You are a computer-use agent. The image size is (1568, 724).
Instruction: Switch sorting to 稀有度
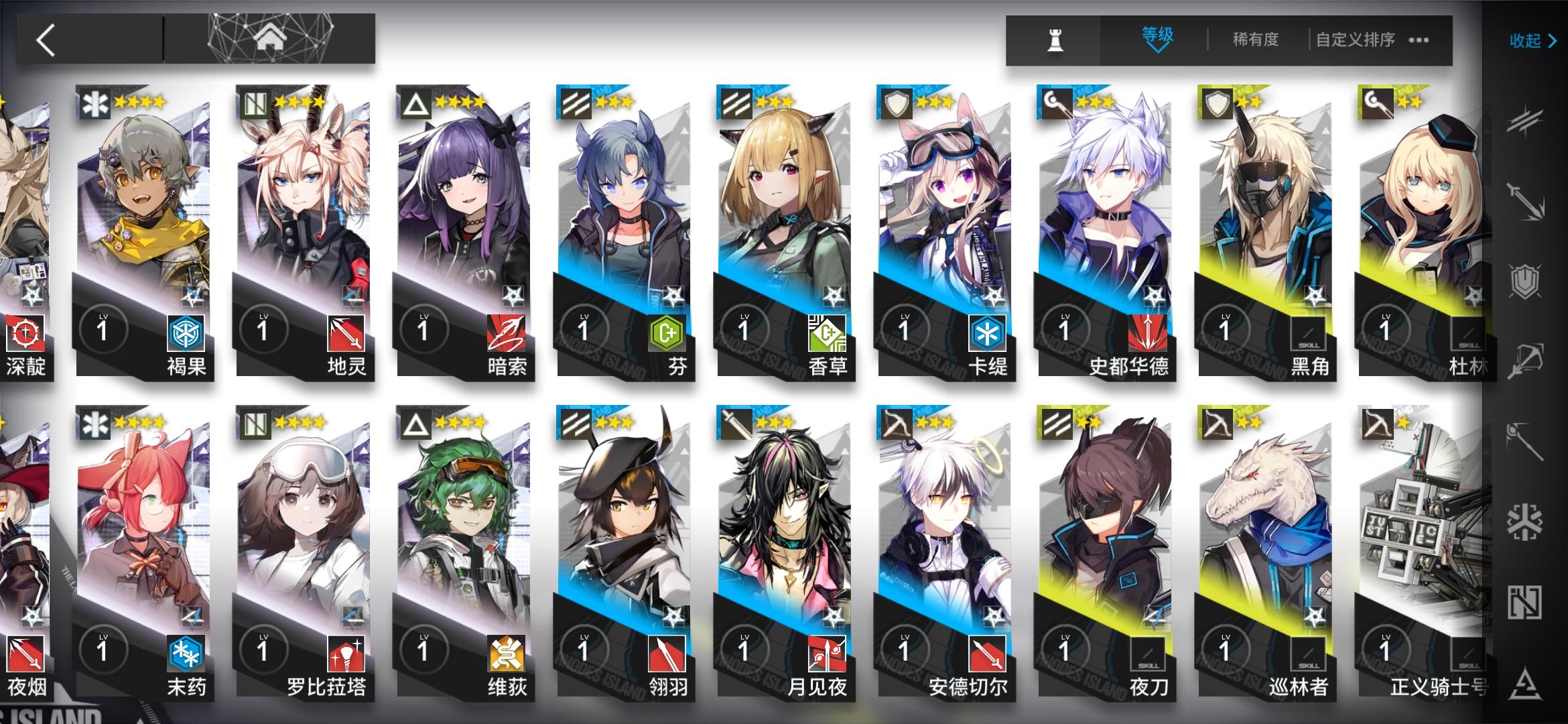(x=1256, y=40)
